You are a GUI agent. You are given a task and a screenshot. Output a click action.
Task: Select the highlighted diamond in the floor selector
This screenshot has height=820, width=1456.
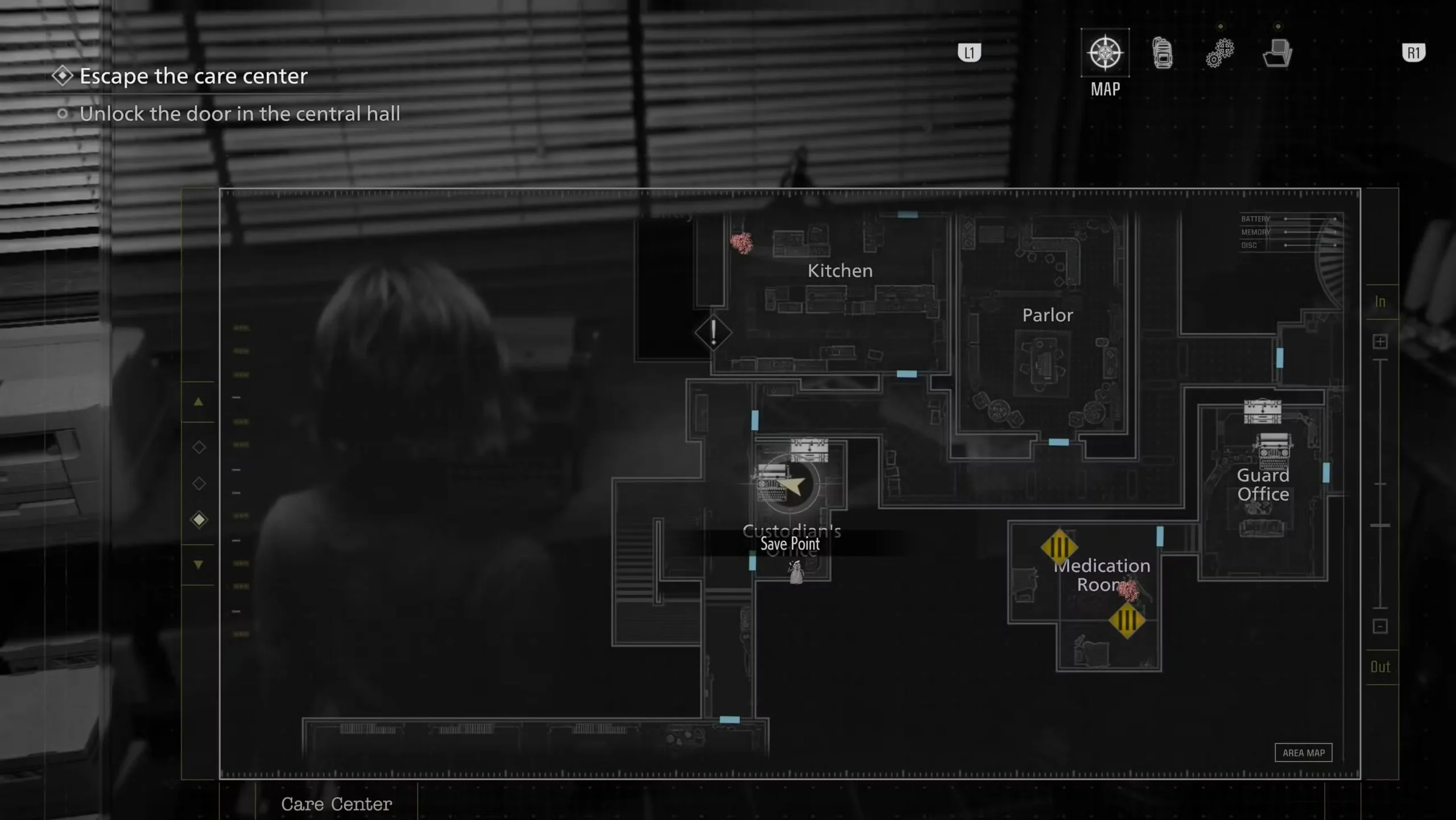tap(199, 519)
